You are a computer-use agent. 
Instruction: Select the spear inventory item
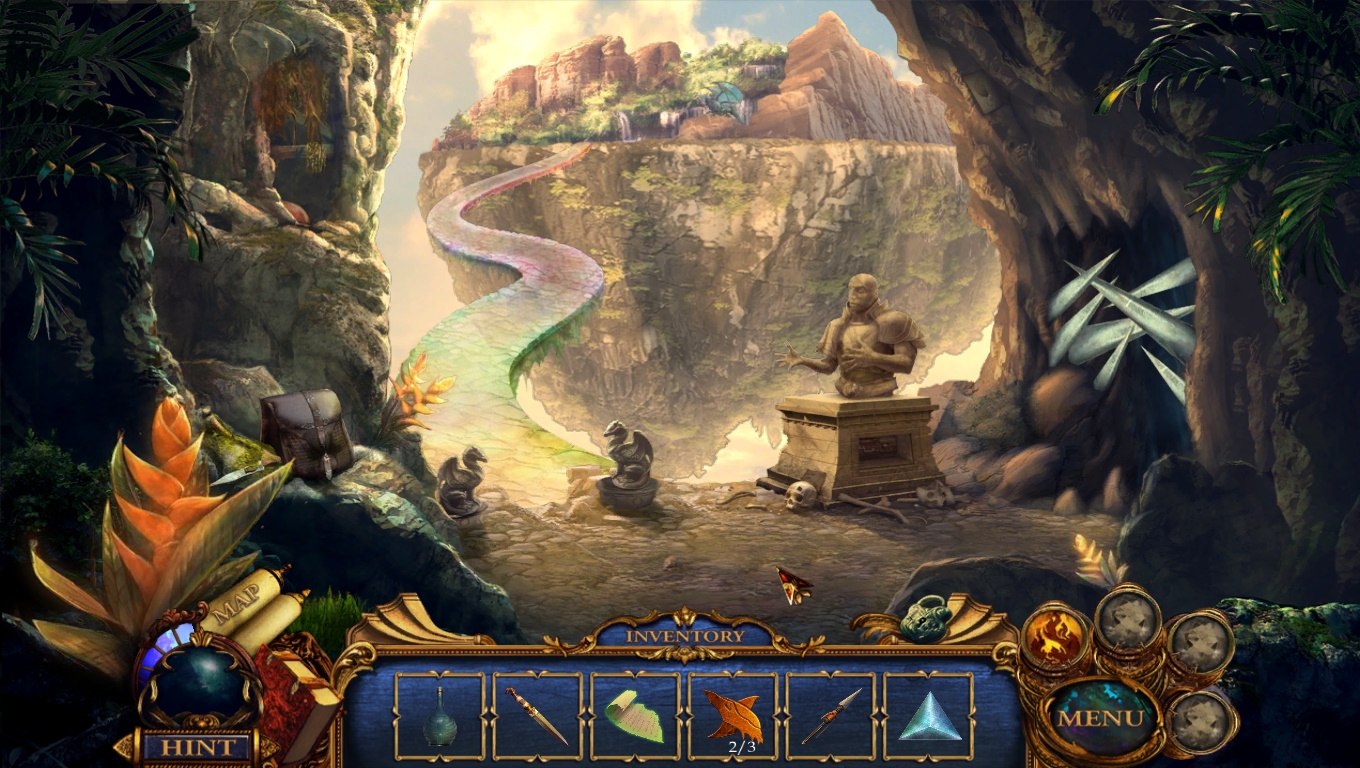831,716
